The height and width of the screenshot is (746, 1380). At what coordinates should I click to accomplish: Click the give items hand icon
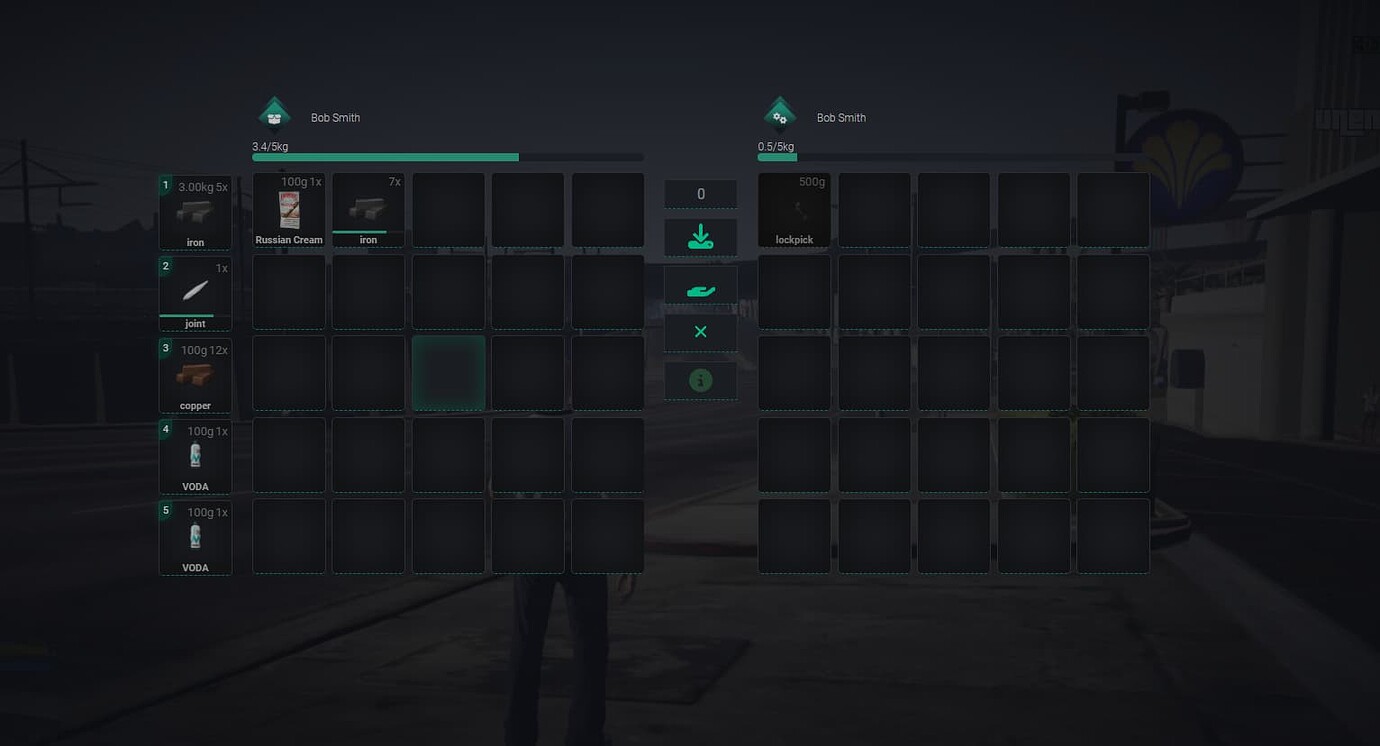tap(700, 288)
